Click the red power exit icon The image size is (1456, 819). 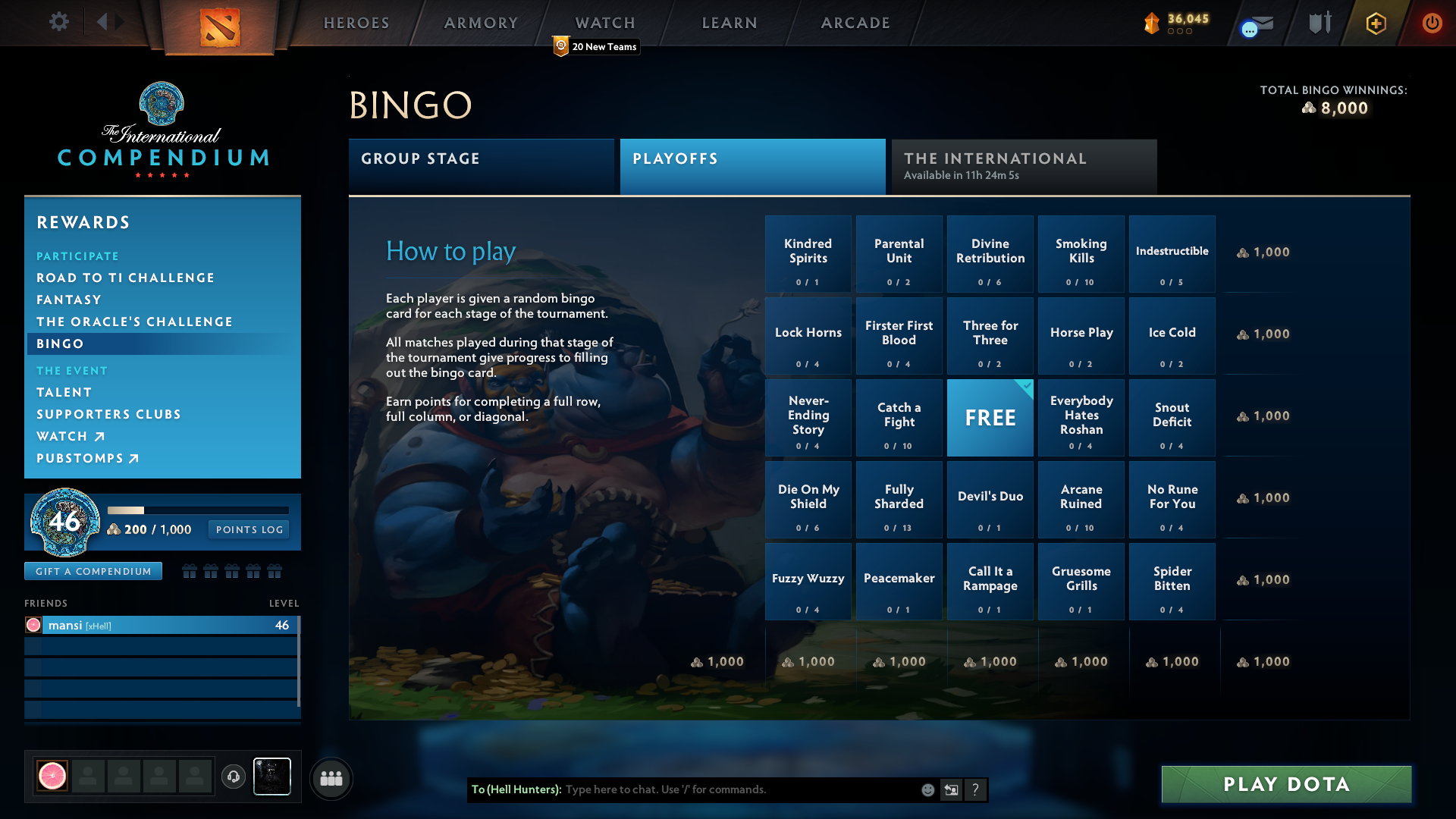click(1432, 24)
